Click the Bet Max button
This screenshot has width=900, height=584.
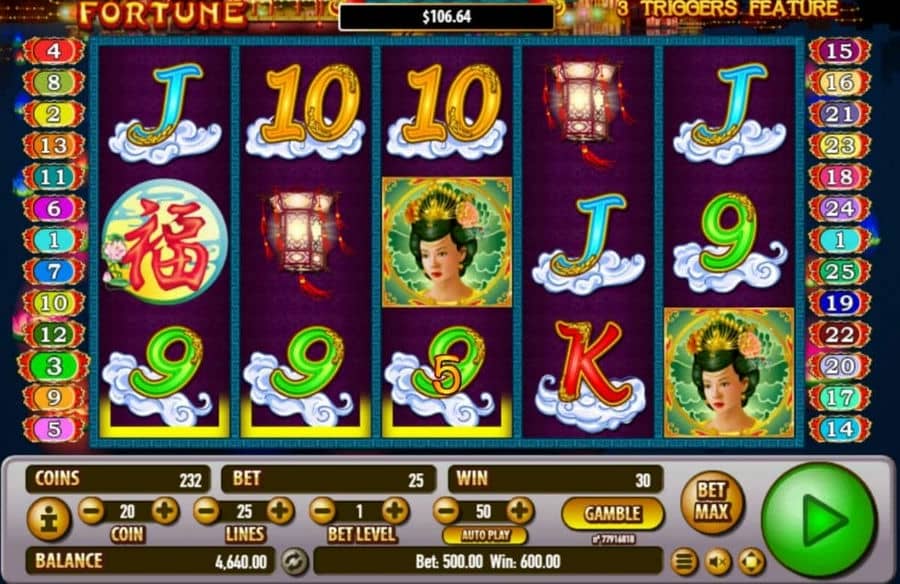712,502
